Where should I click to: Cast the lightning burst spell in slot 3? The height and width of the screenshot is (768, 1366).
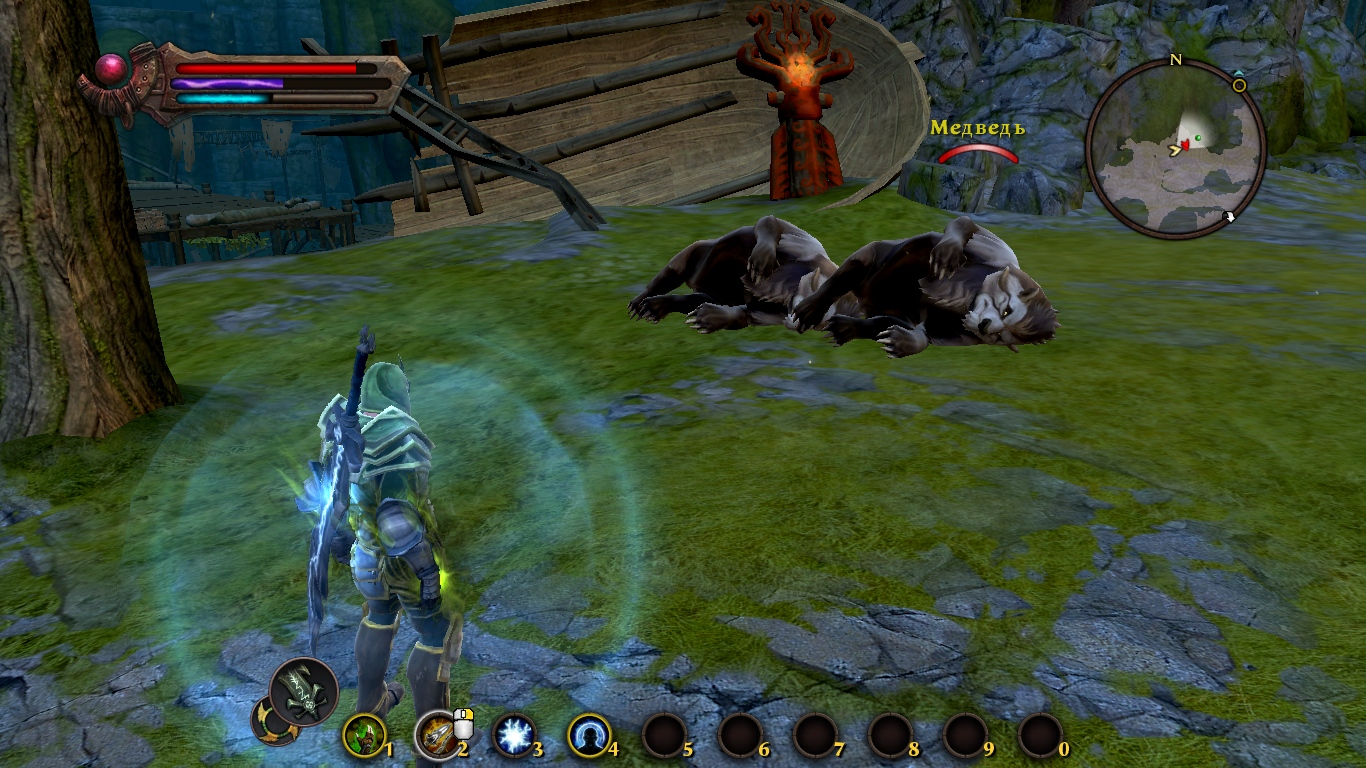(515, 737)
